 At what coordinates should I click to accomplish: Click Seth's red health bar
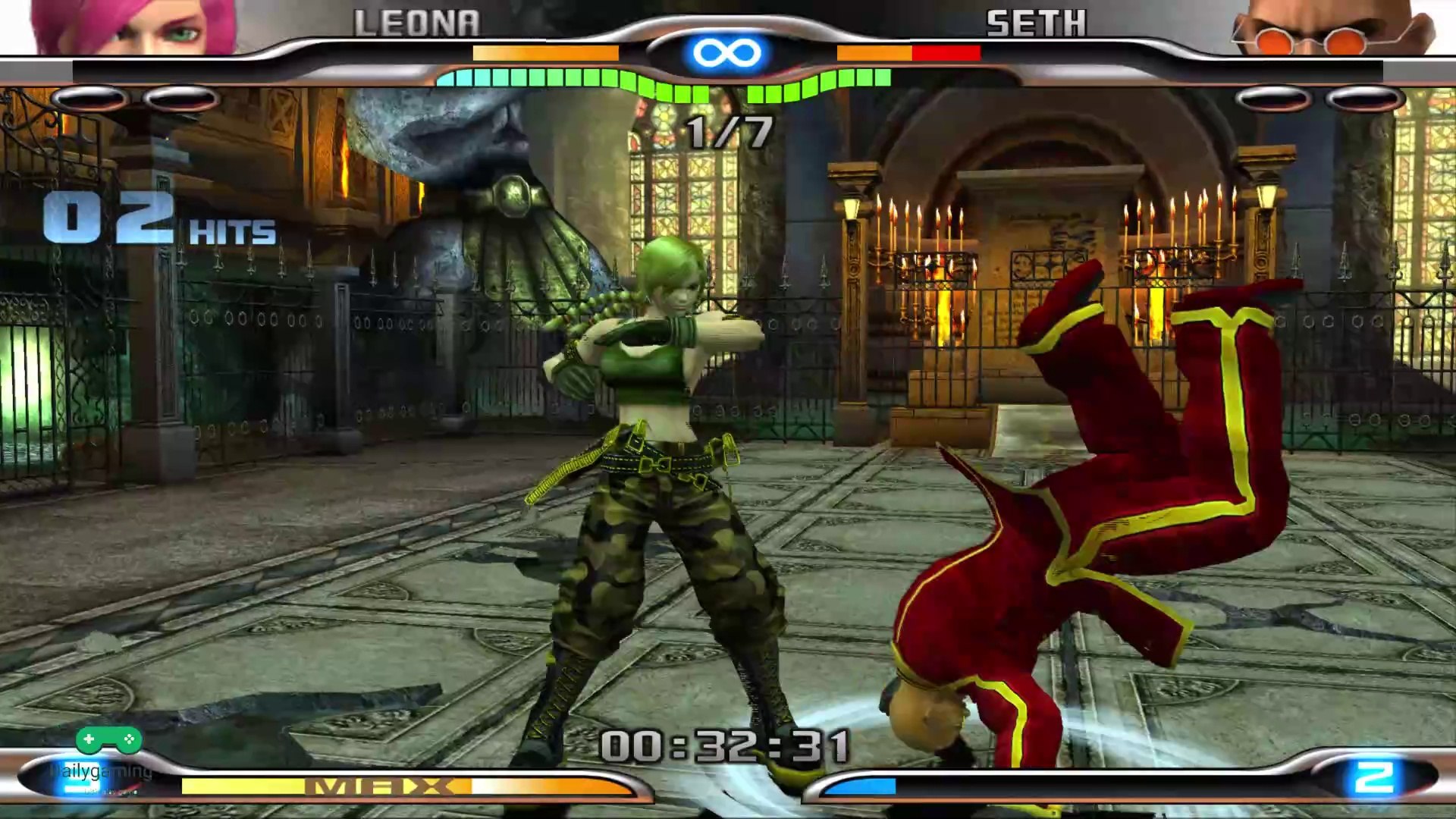tap(948, 53)
